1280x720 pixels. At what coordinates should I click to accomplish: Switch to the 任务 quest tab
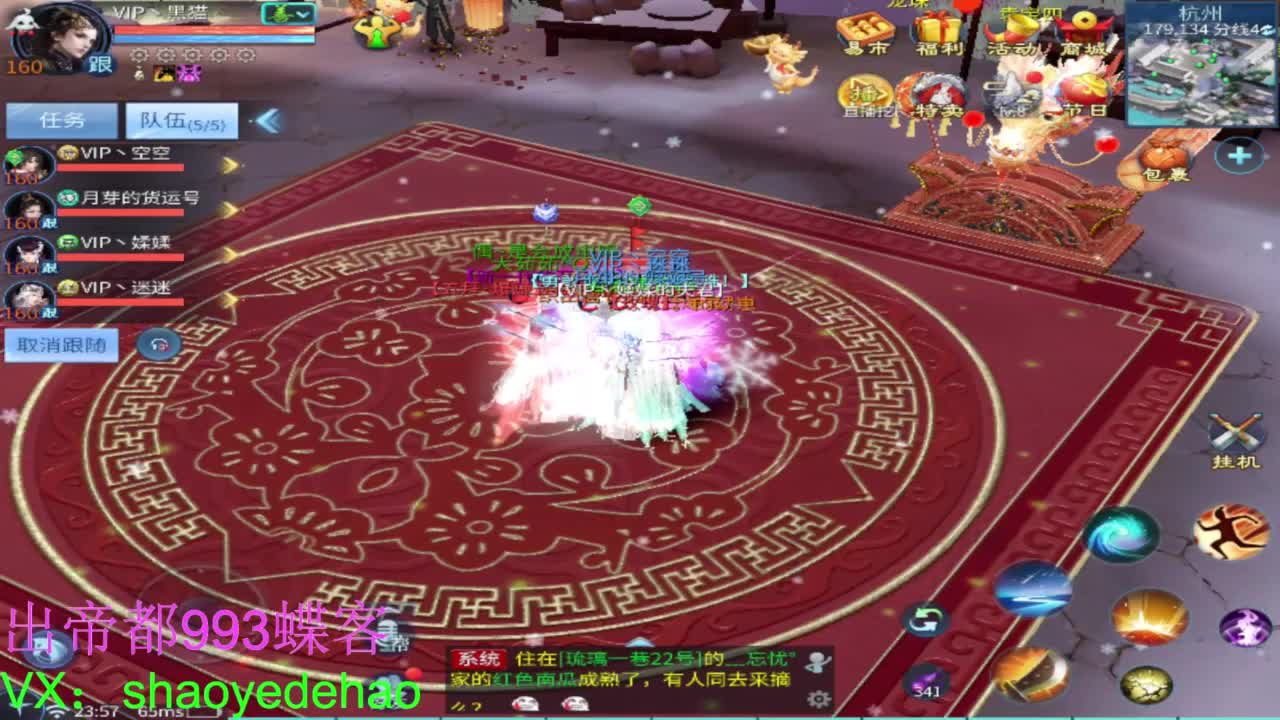pyautogui.click(x=60, y=118)
